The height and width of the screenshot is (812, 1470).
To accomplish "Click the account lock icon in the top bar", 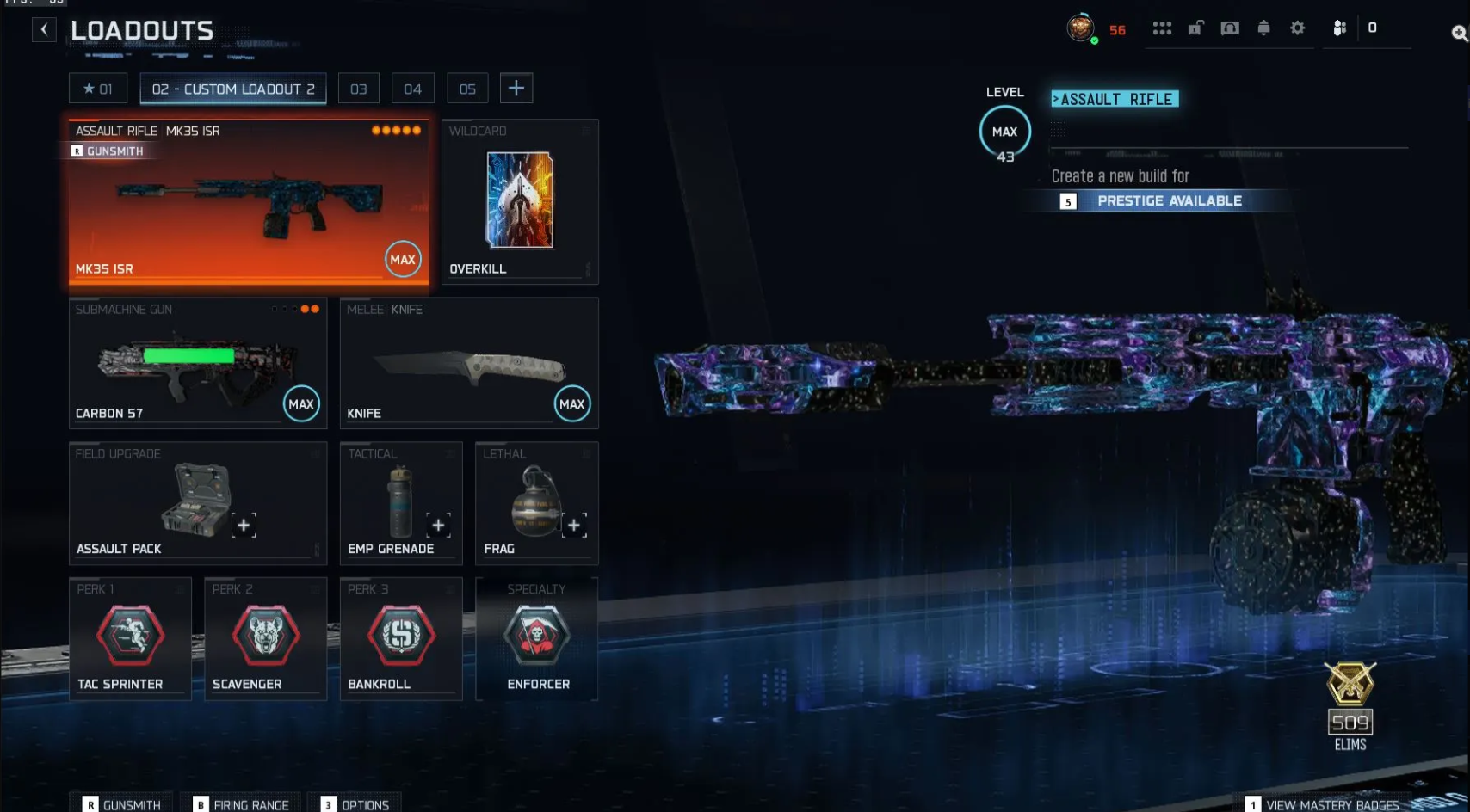I will pos(1196,28).
